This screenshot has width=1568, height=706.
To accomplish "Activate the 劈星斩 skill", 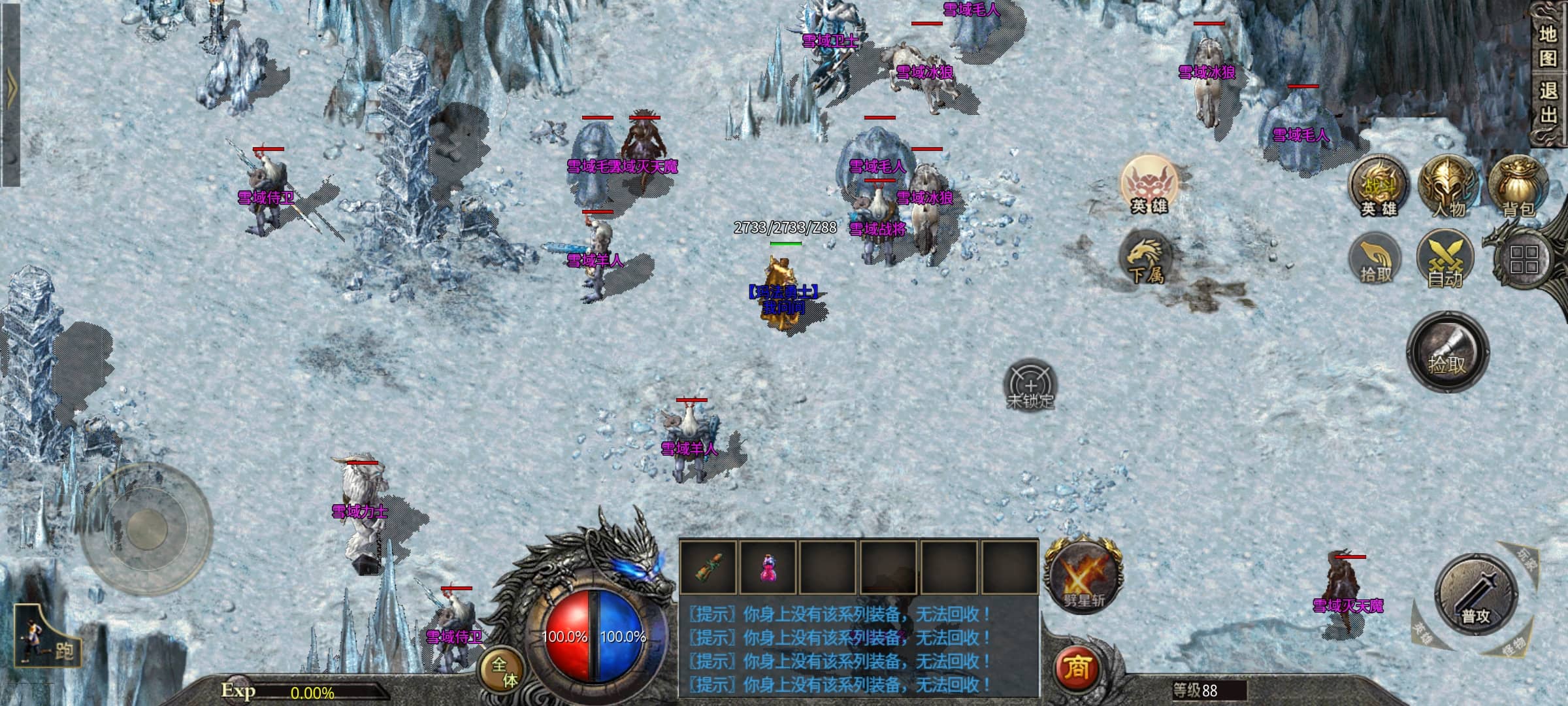I will point(1084,575).
